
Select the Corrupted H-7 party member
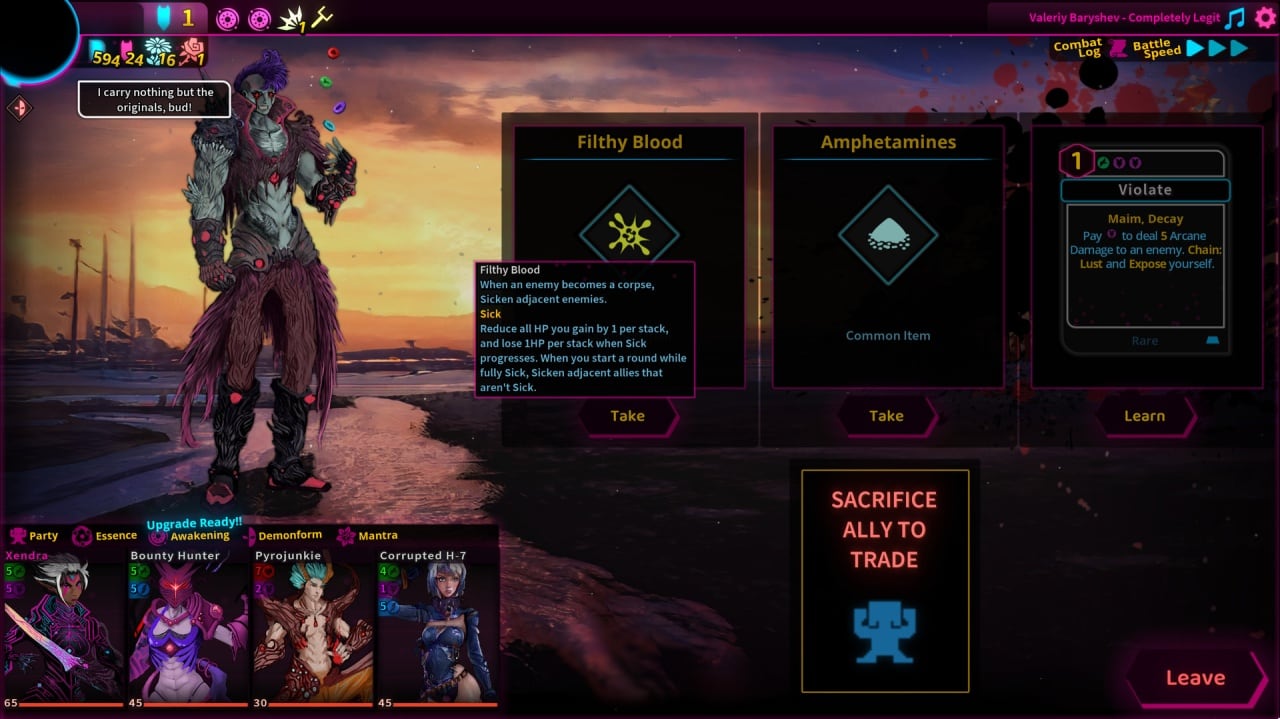pos(436,630)
